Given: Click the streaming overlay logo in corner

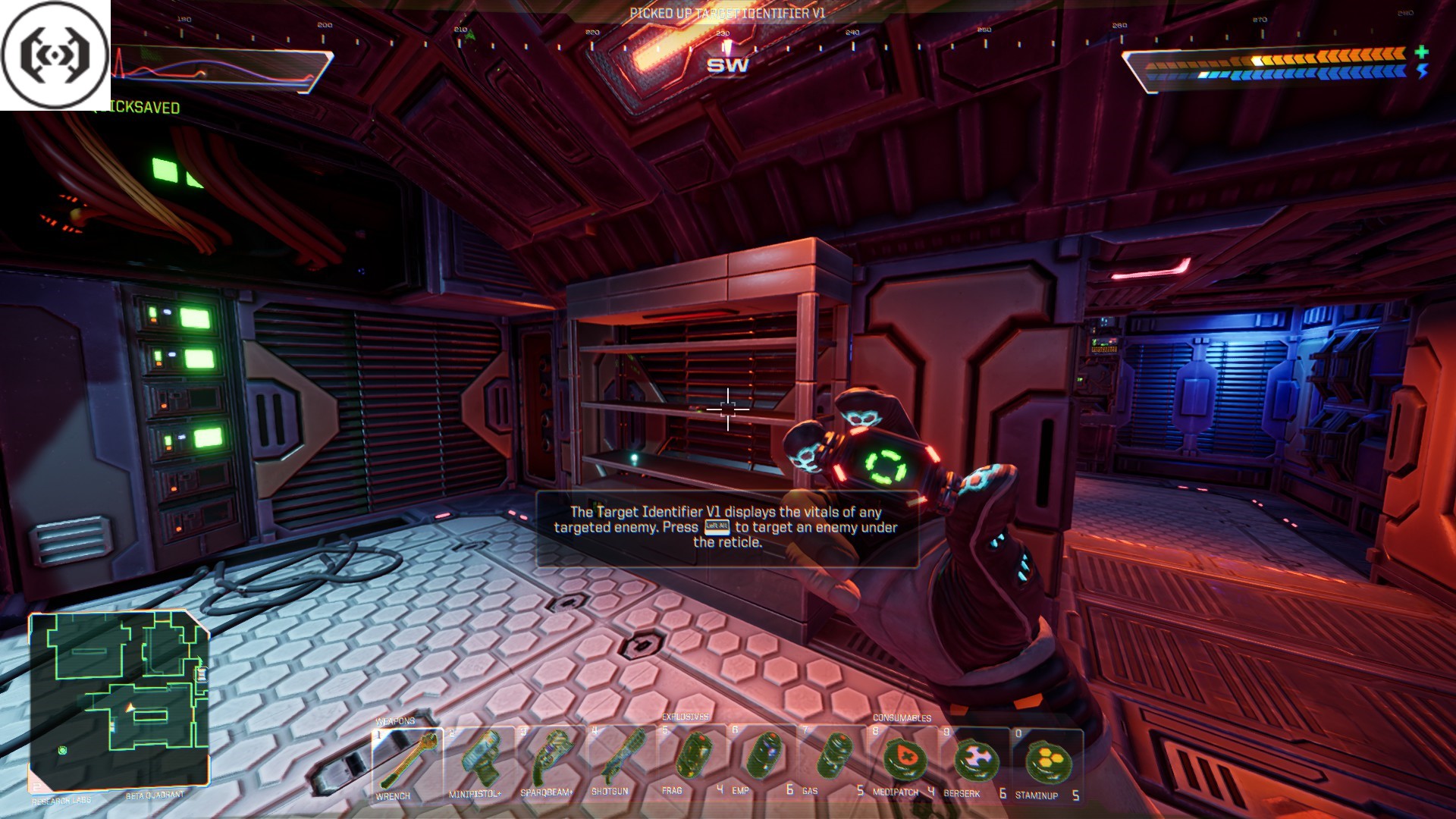Looking at the screenshot, I should (55, 55).
